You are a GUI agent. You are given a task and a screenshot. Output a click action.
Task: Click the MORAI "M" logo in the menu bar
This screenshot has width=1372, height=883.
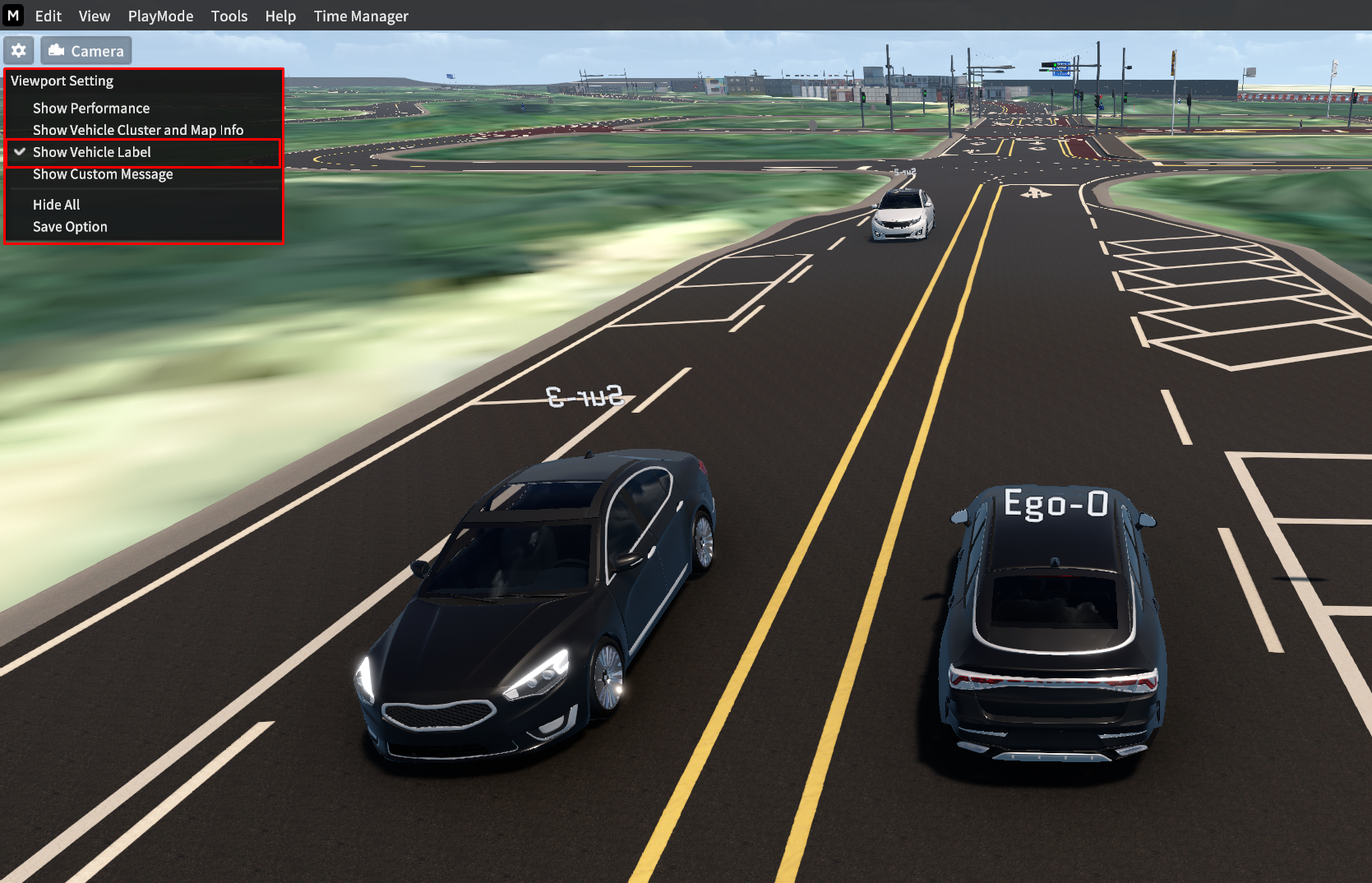coord(13,16)
